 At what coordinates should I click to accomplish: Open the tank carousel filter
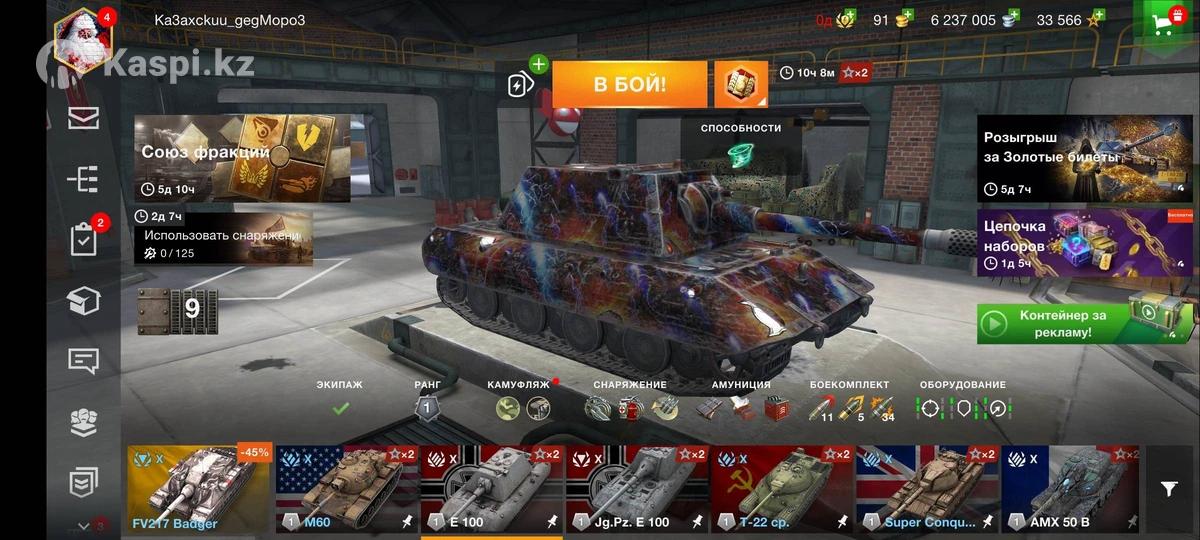pyautogui.click(x=1169, y=489)
